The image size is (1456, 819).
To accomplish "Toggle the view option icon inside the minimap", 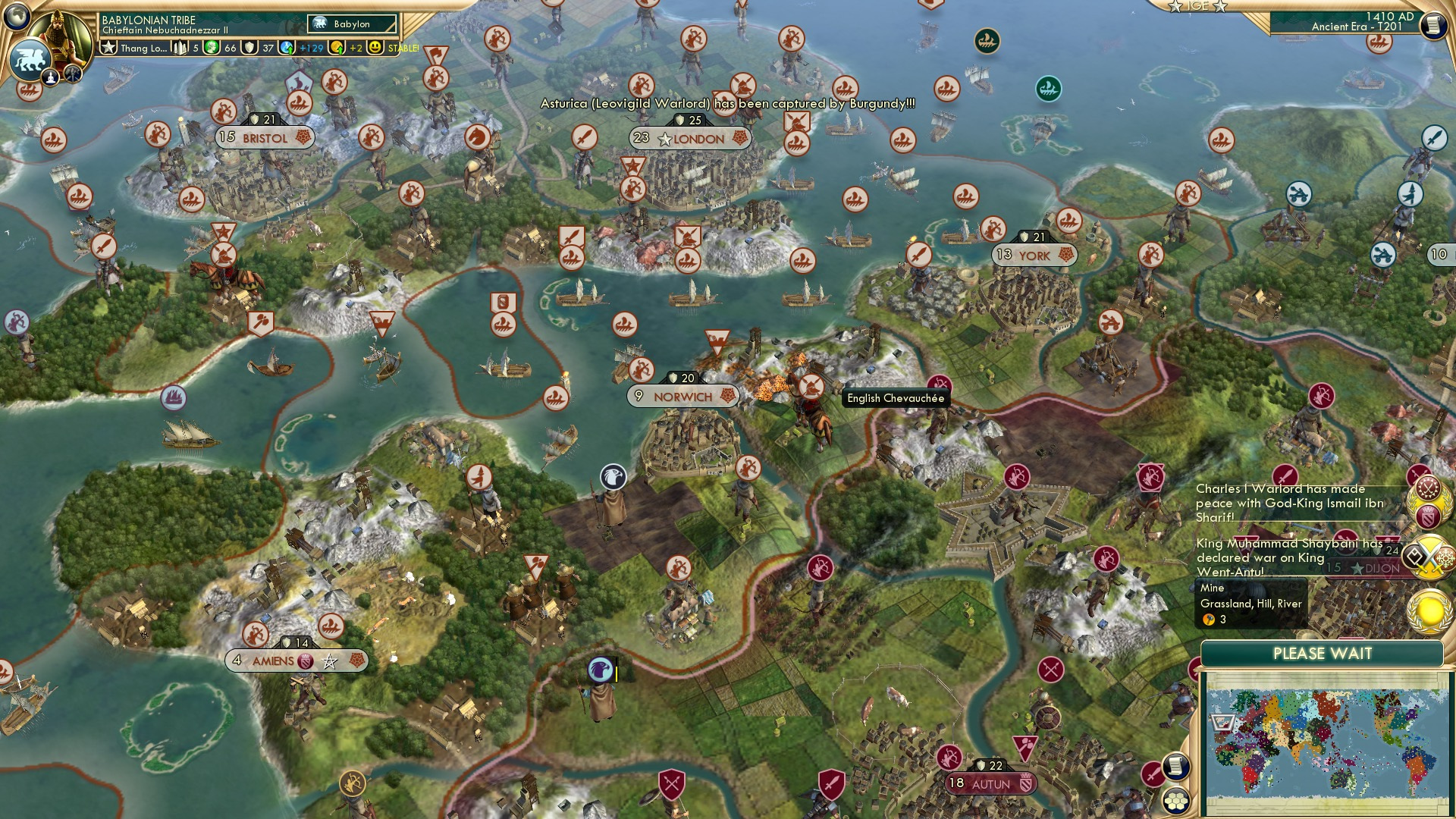I will pos(1222,723).
